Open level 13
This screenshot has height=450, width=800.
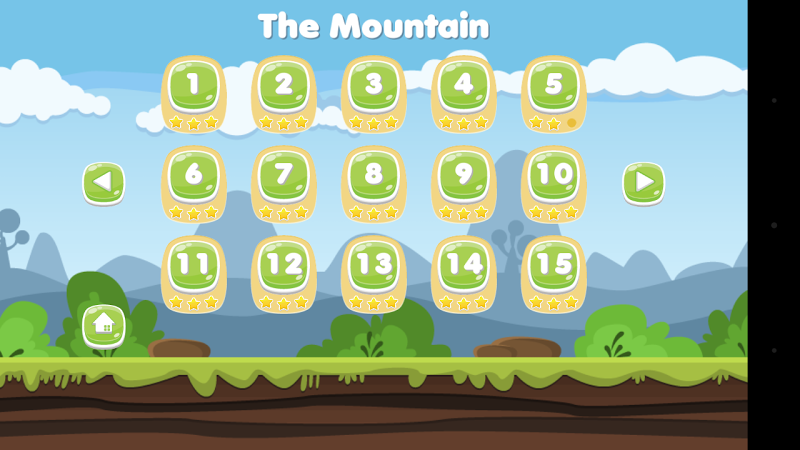374,268
